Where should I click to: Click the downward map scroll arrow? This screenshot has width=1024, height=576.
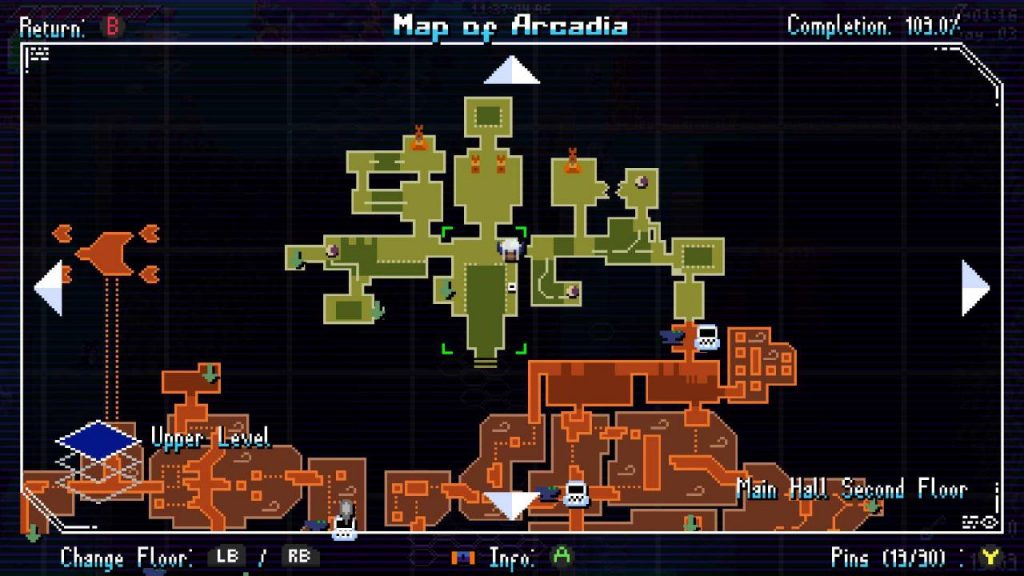511,505
